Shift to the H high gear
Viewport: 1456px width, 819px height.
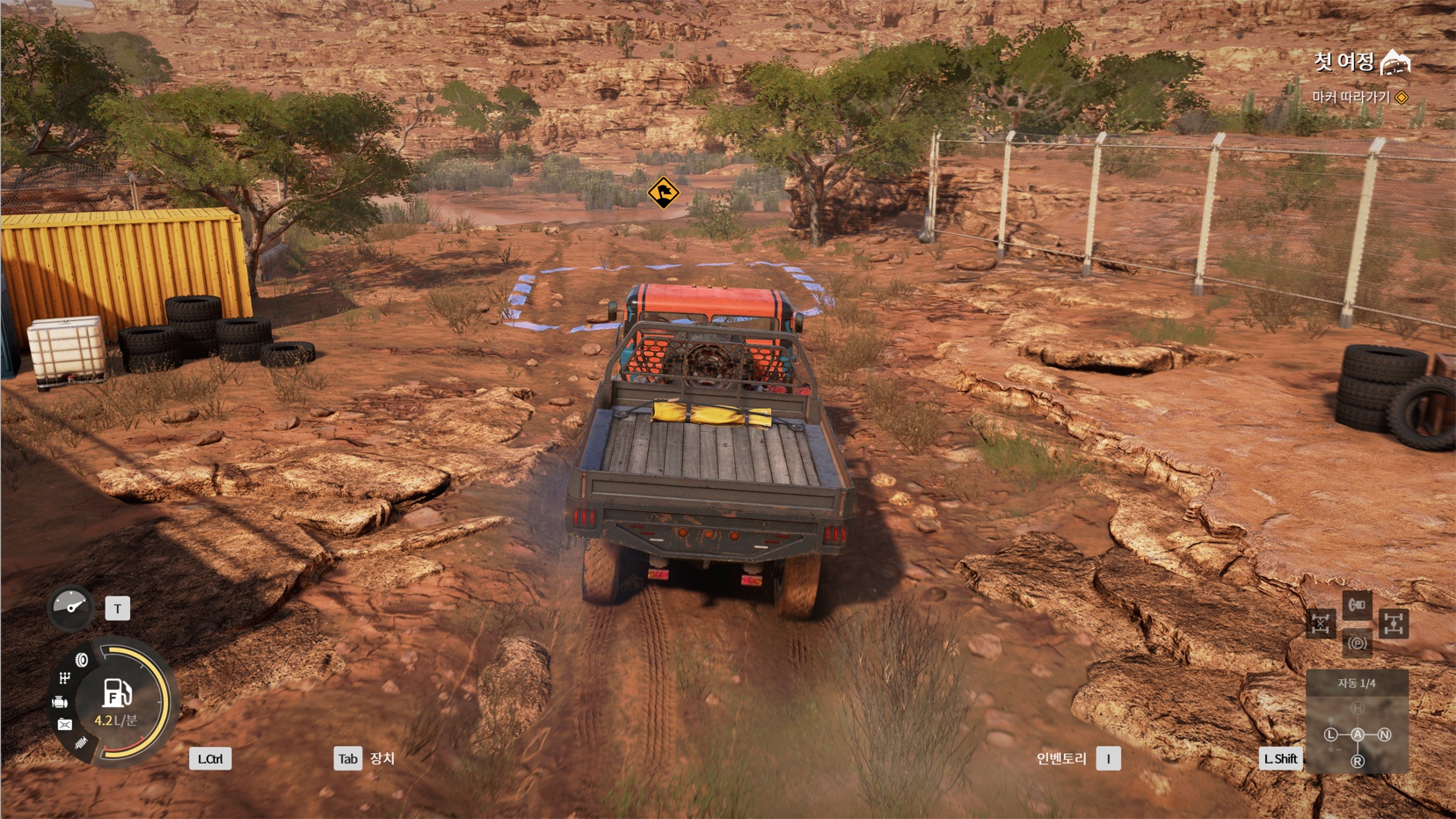1358,708
